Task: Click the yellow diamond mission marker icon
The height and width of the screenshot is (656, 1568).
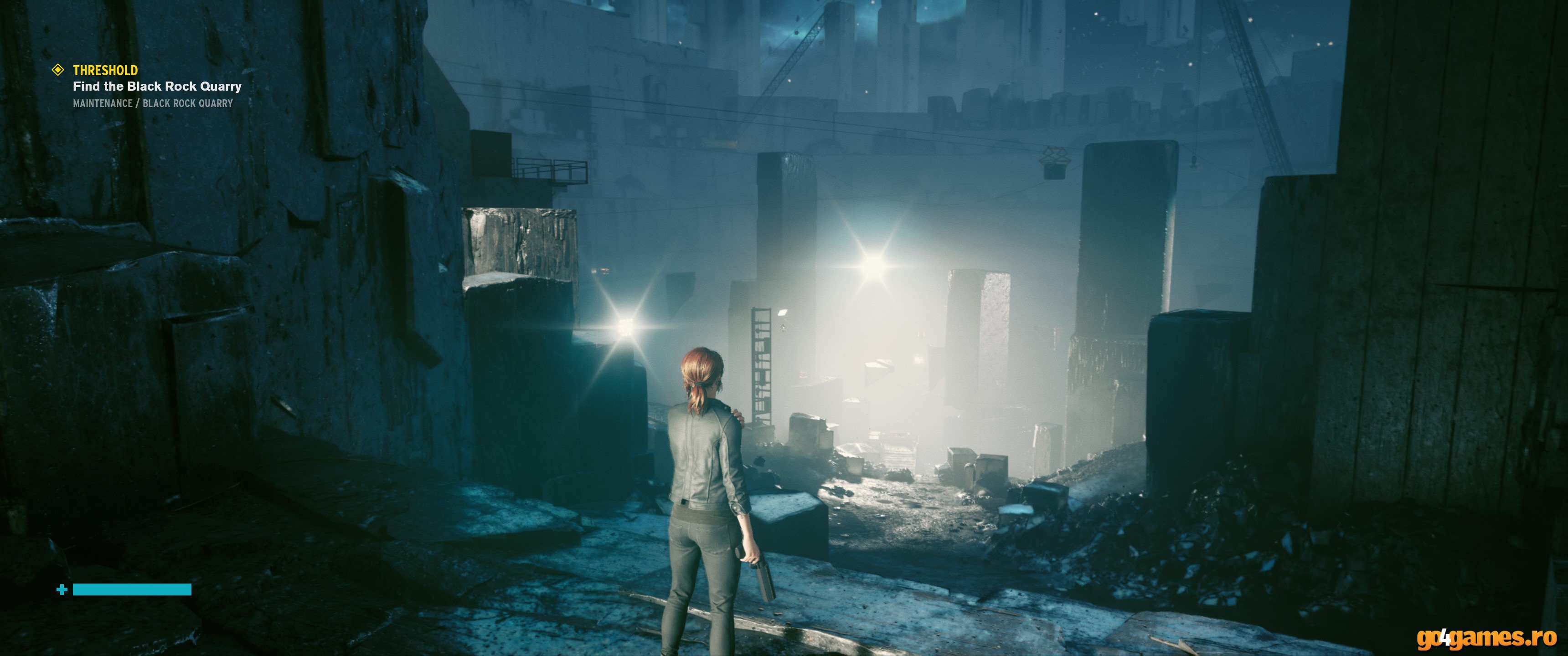Action: (58, 70)
